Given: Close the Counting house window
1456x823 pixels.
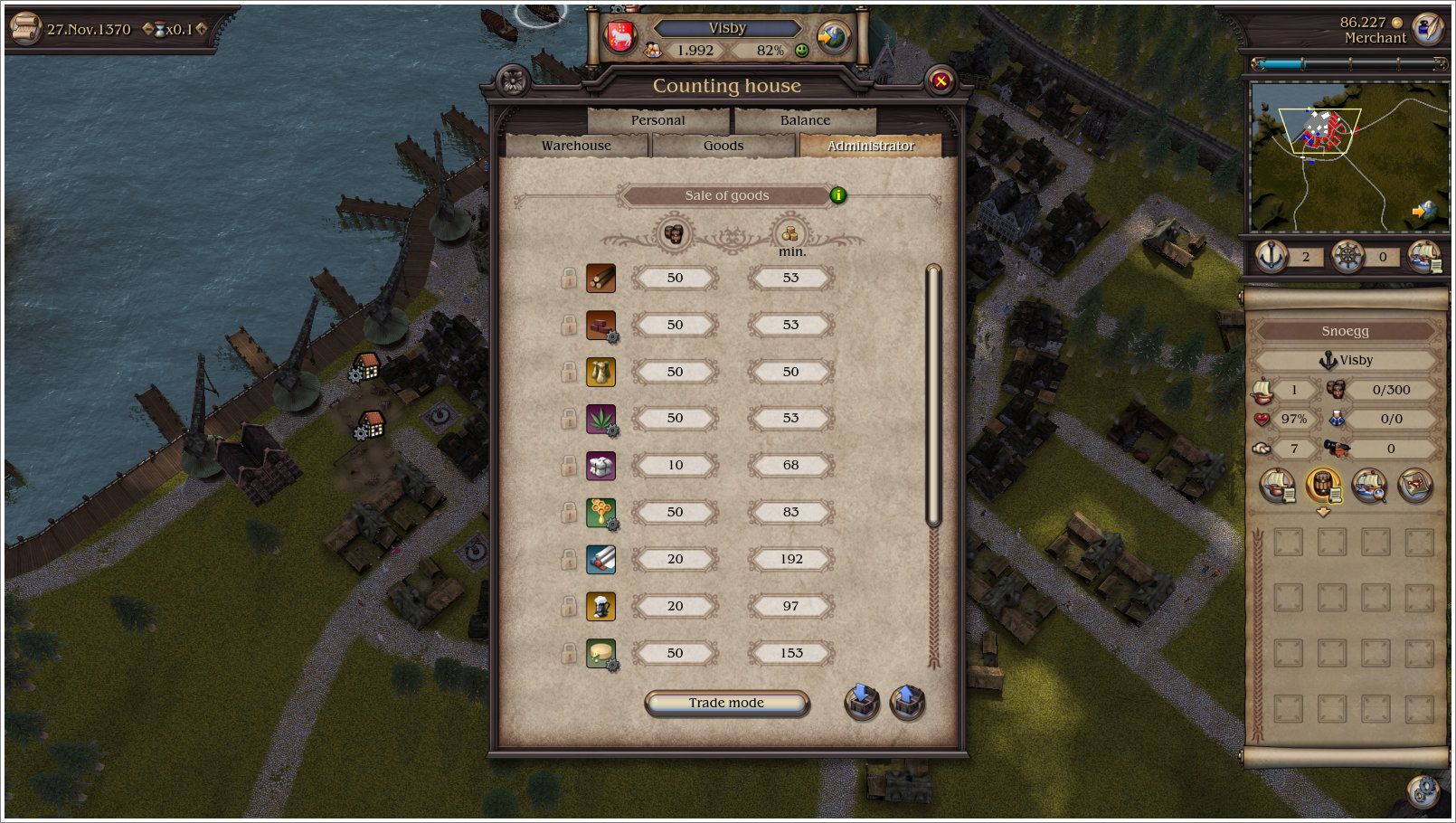Looking at the screenshot, I should (941, 81).
